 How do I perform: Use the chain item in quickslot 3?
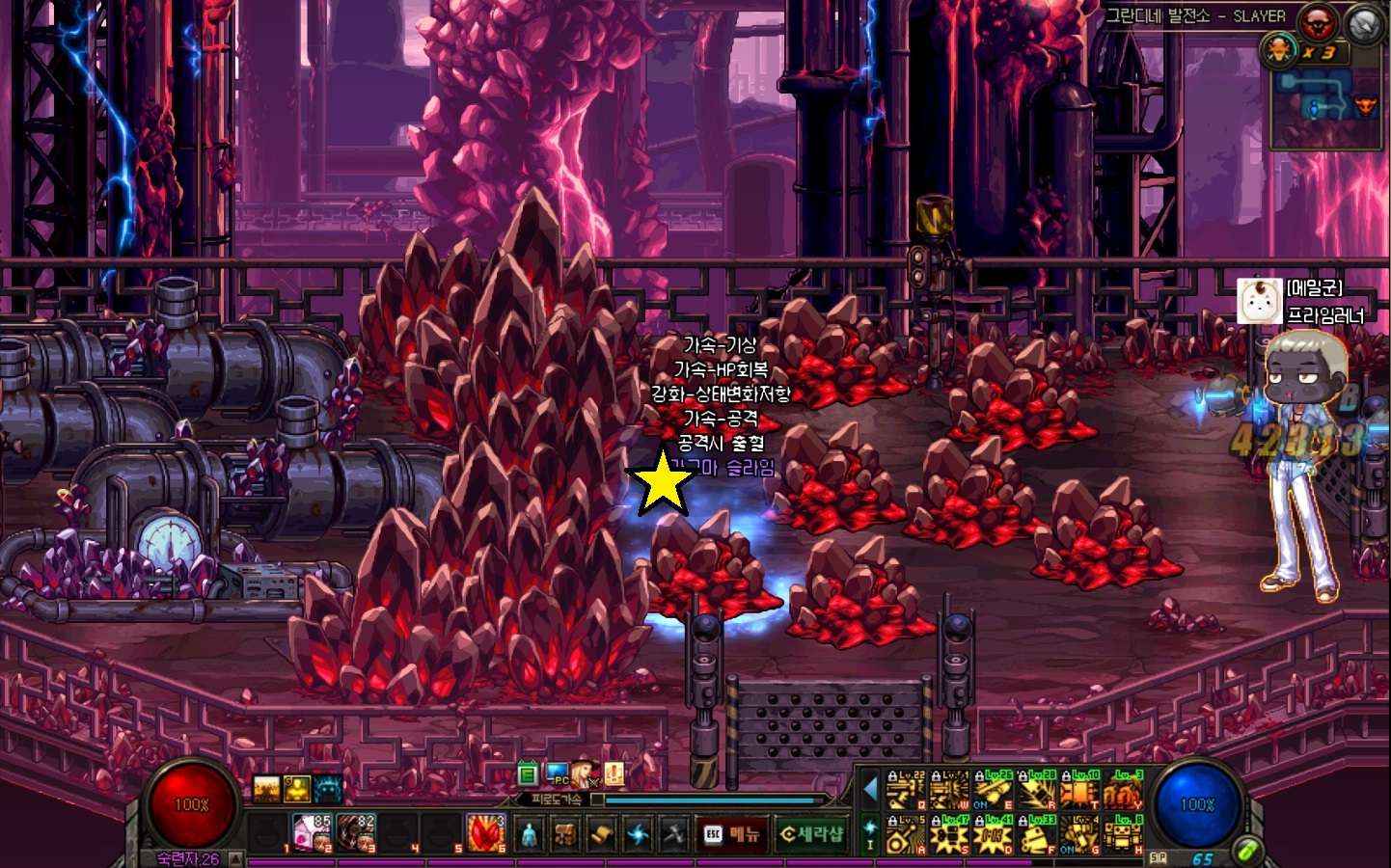pyautogui.click(x=356, y=833)
